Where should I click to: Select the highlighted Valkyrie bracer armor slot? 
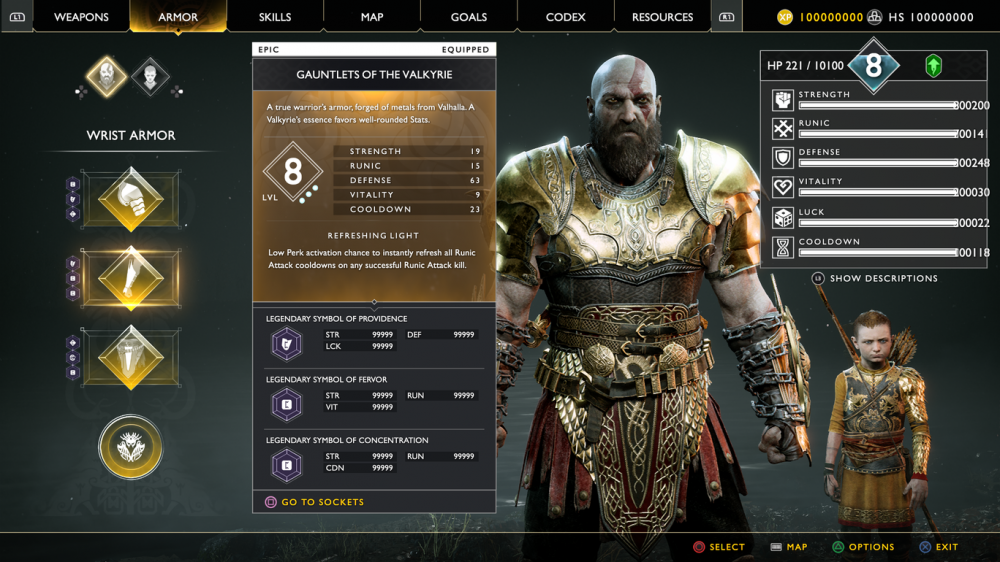point(131,278)
